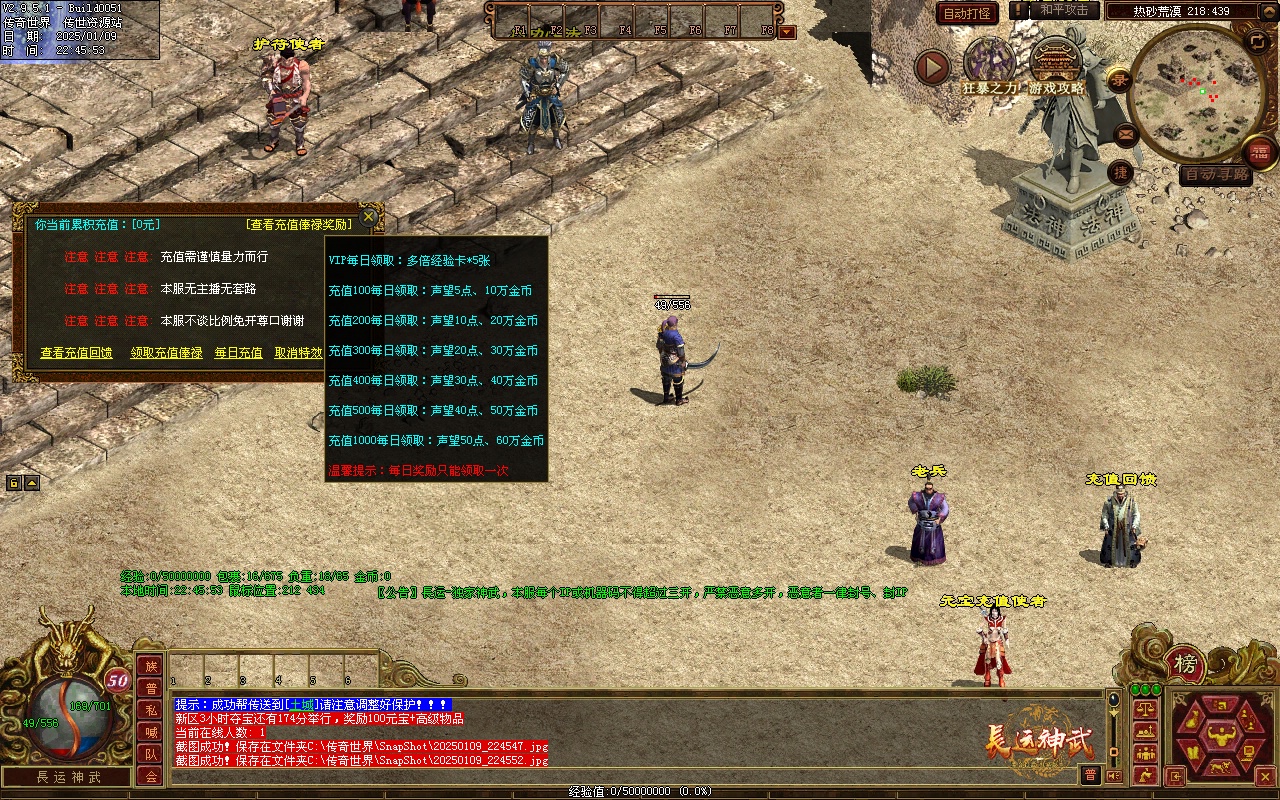Open the mail envelope icon
This screenshot has height=800, width=1280.
tap(1125, 133)
